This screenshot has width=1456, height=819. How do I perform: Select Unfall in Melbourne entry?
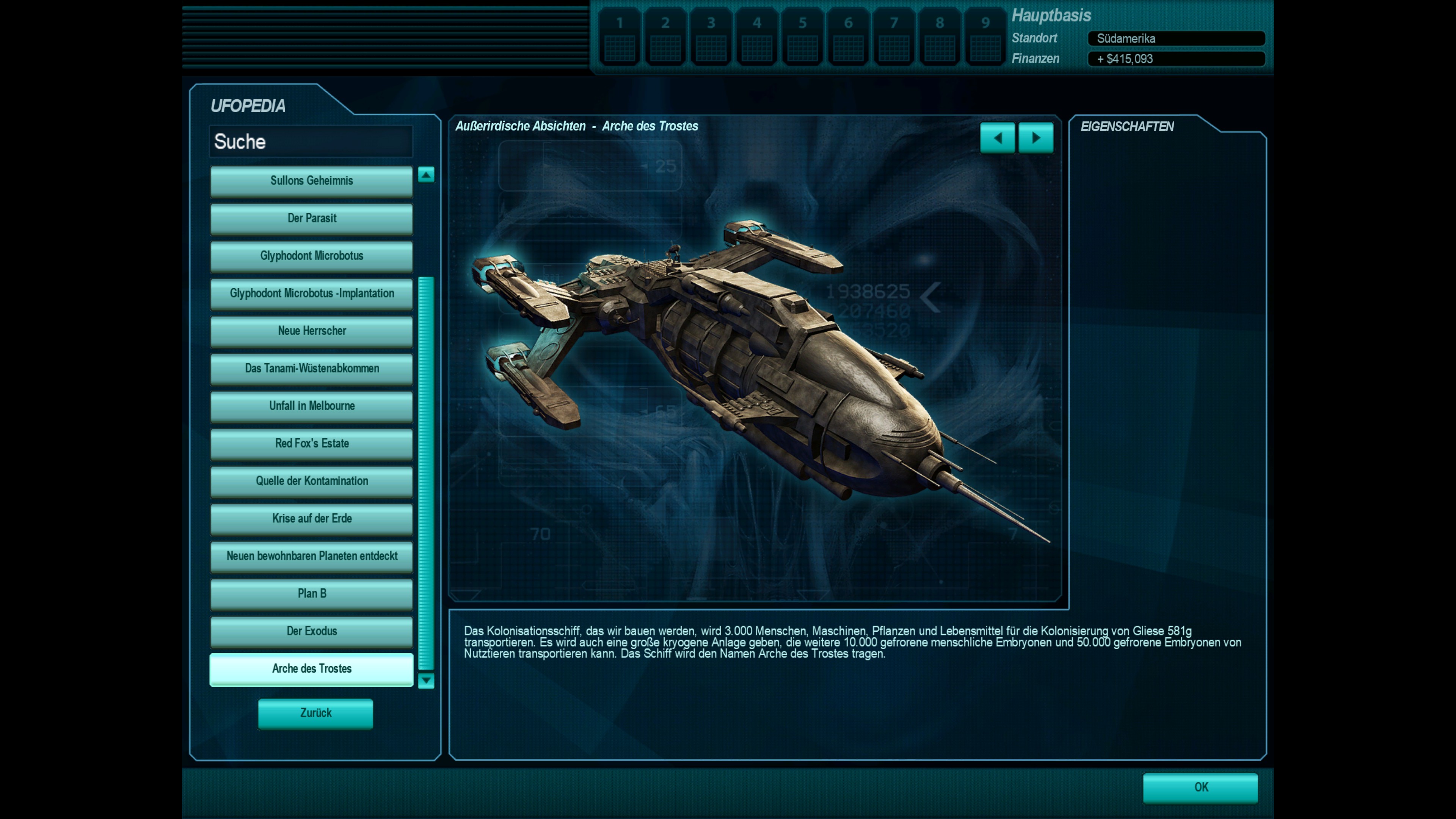[311, 406]
